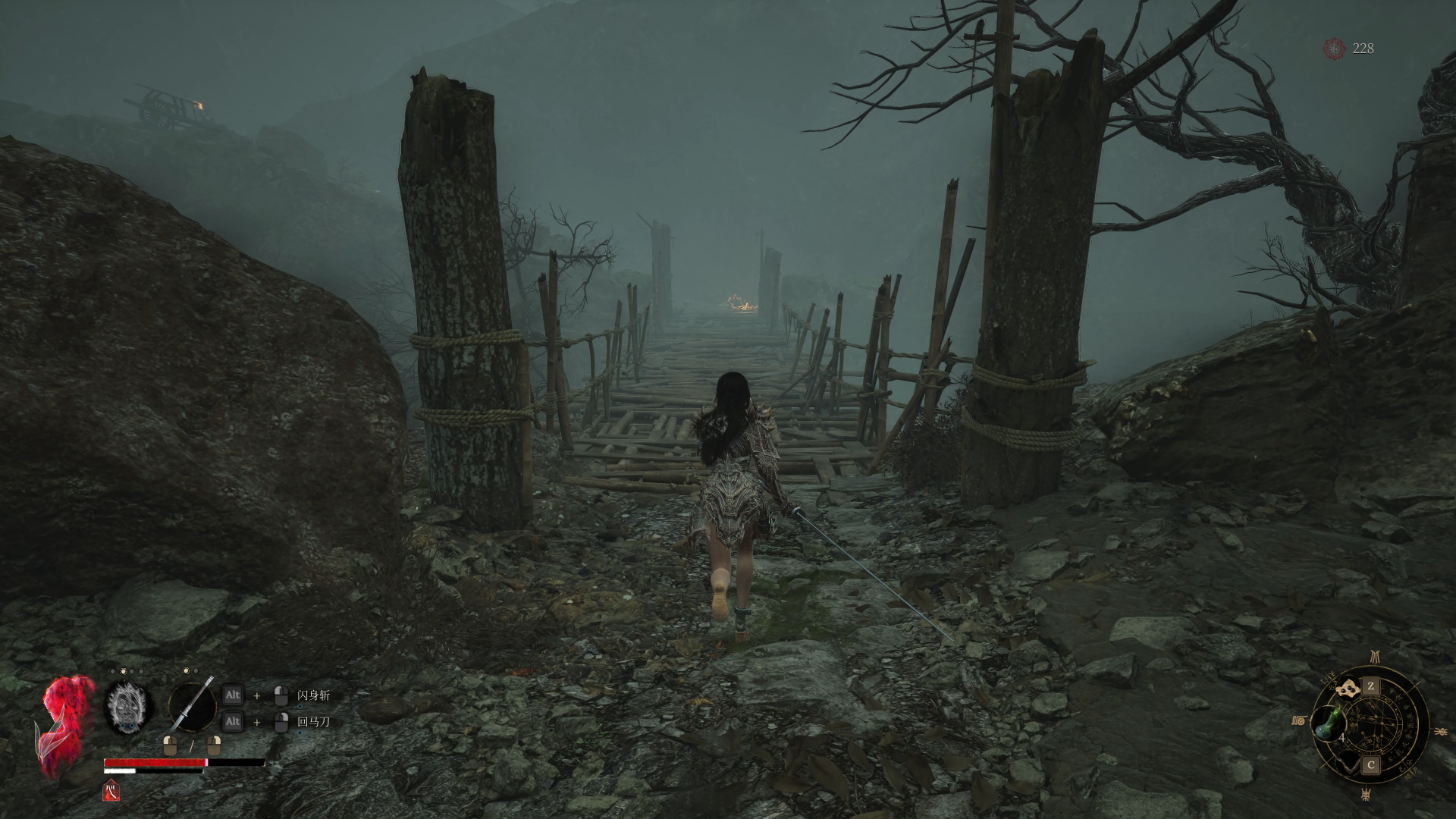Click the red status effect badge
The height and width of the screenshot is (819, 1456).
coord(111,791)
